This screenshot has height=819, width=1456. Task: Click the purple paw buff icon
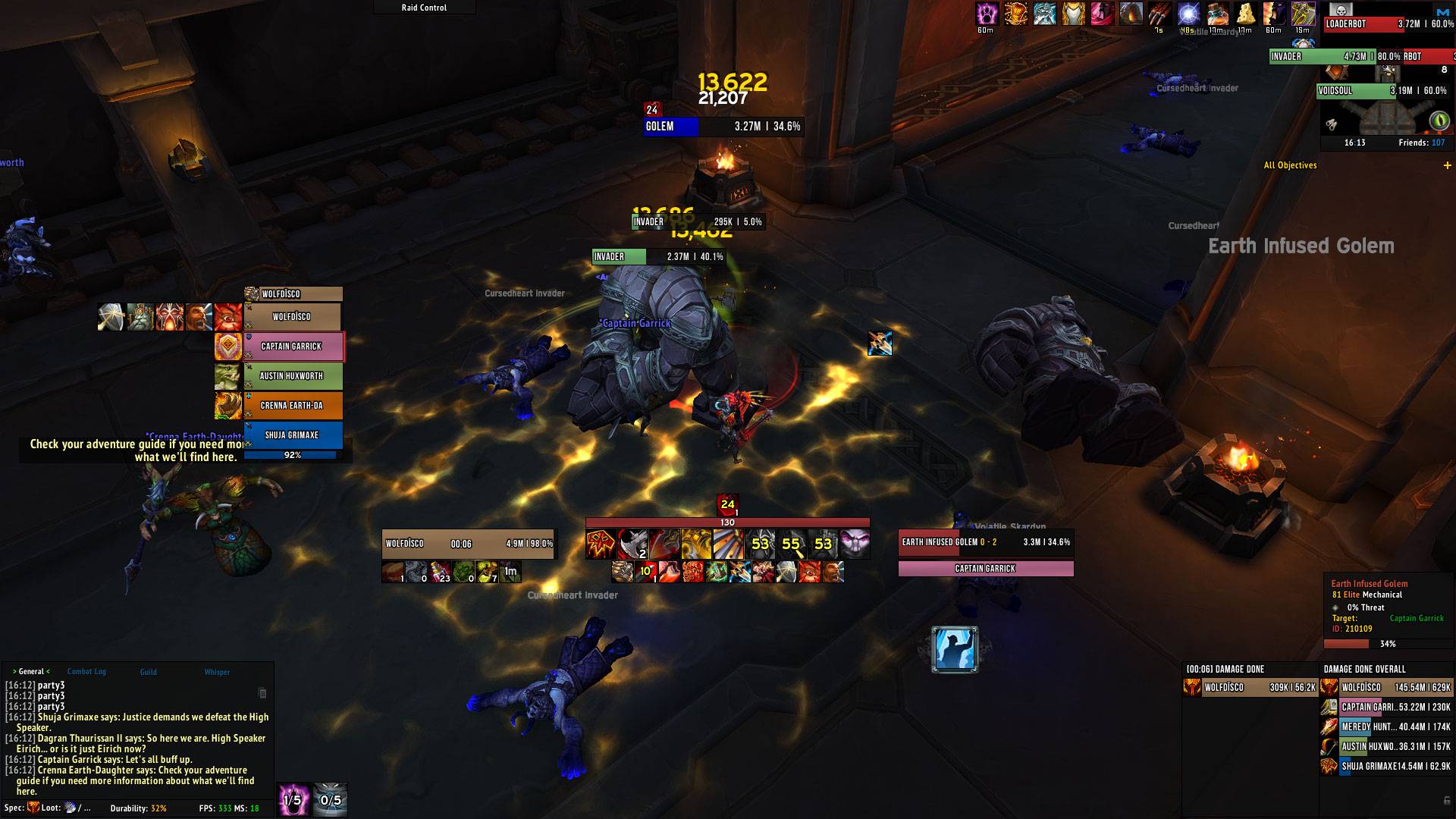click(x=986, y=14)
